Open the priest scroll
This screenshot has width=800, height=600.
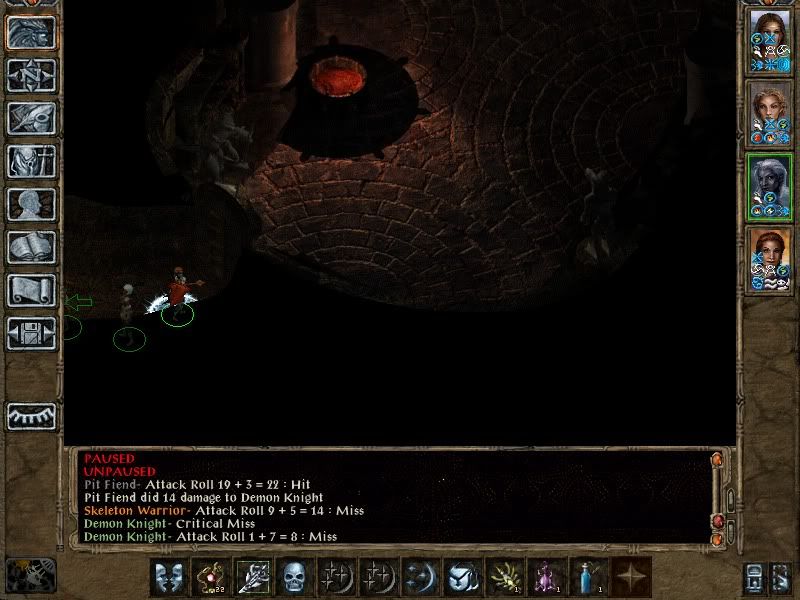(31, 290)
